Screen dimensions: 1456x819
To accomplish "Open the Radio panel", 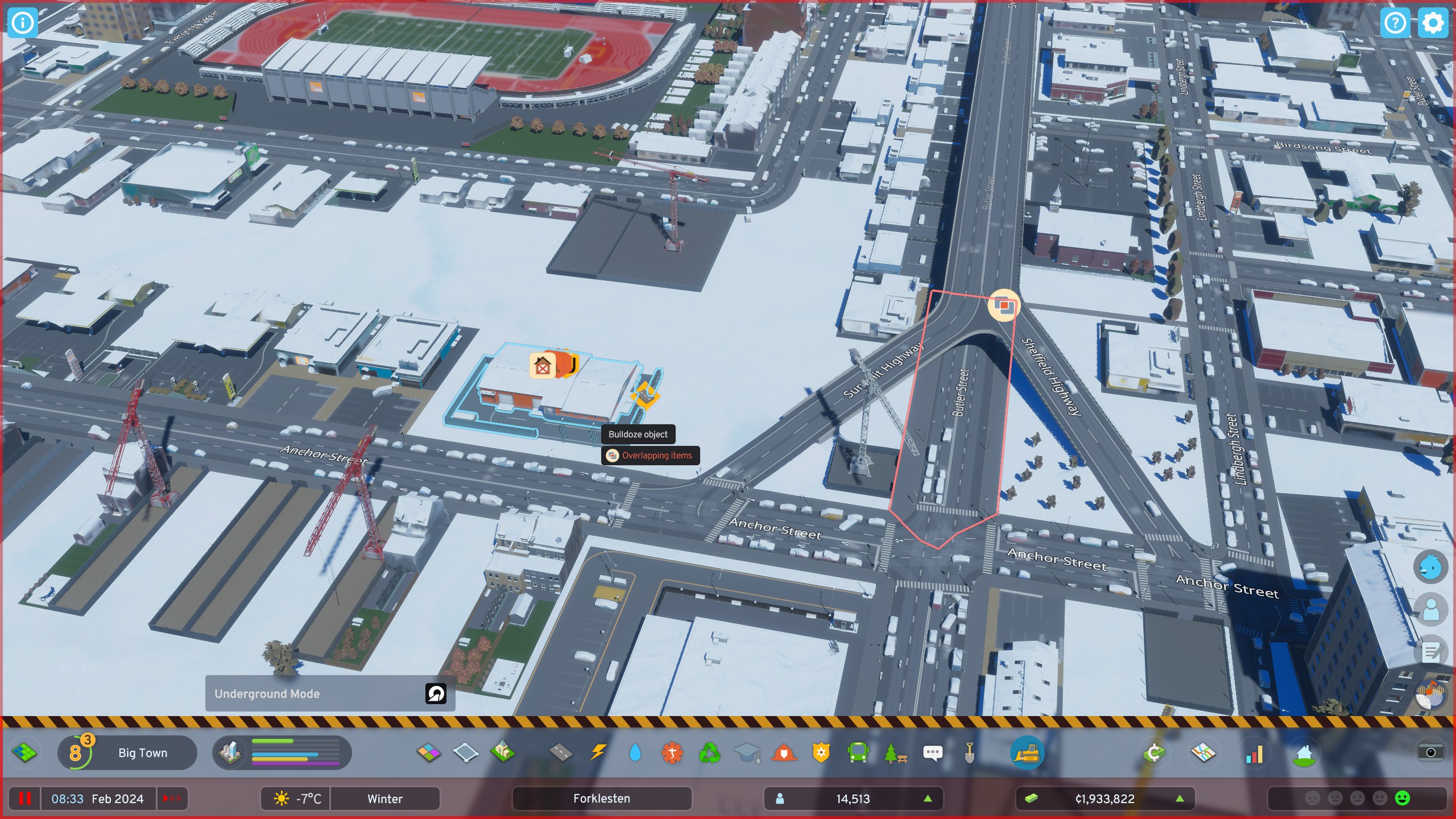I will point(1430,695).
